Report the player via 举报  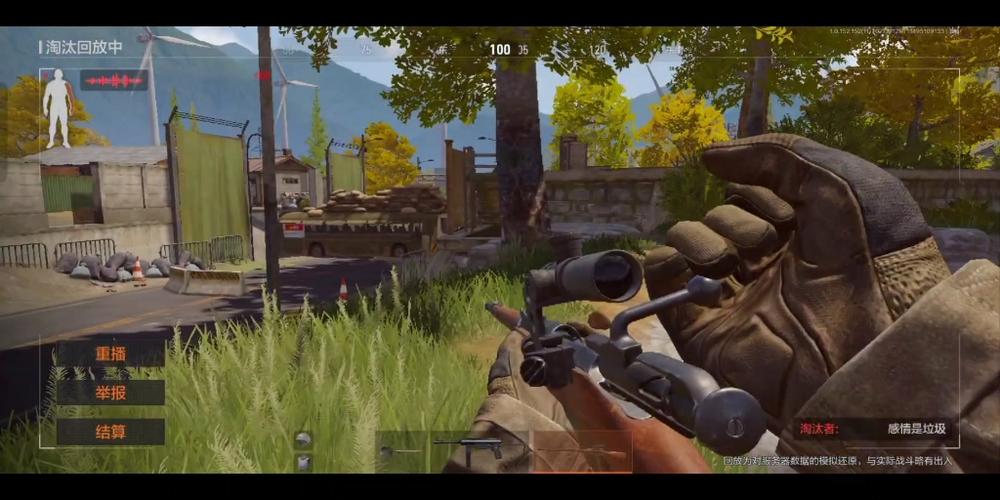(x=110, y=392)
